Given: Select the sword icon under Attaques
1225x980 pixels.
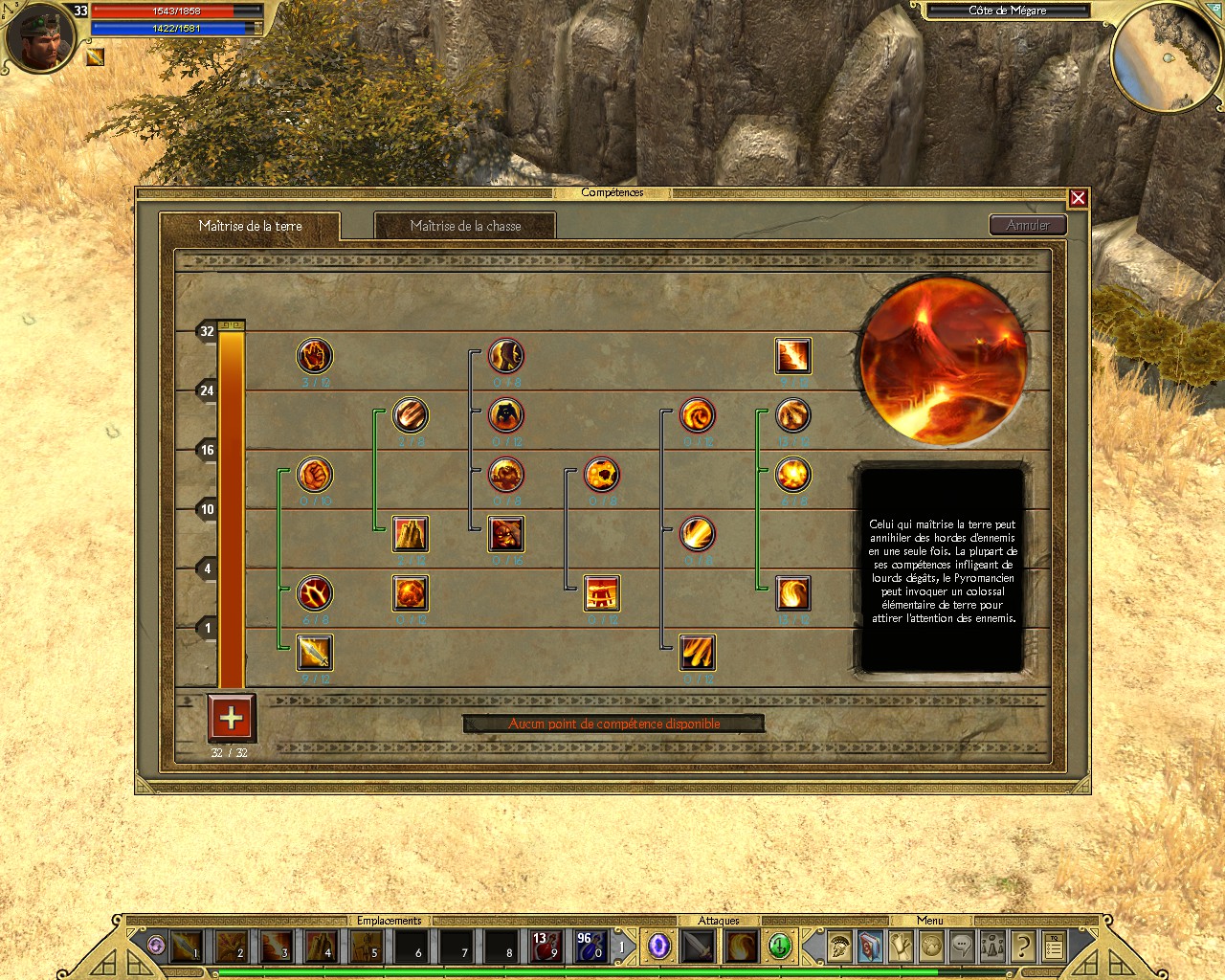Looking at the screenshot, I should point(696,946).
